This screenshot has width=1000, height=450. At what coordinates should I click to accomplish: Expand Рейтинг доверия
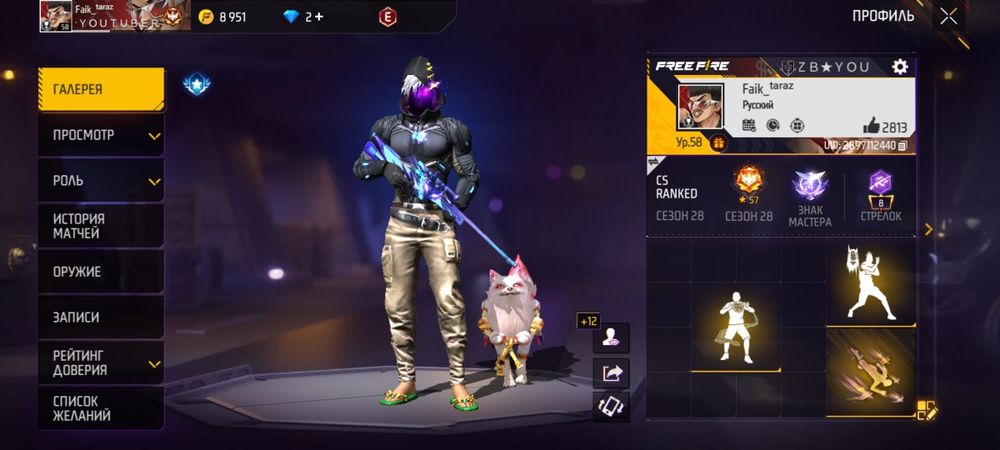point(101,362)
